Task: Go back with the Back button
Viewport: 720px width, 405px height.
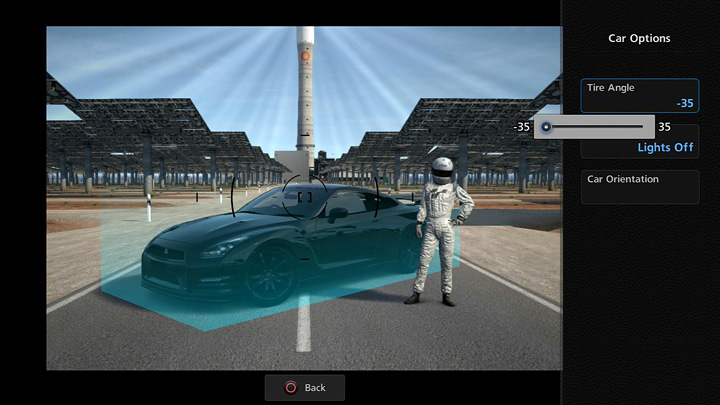Action: 305,387
